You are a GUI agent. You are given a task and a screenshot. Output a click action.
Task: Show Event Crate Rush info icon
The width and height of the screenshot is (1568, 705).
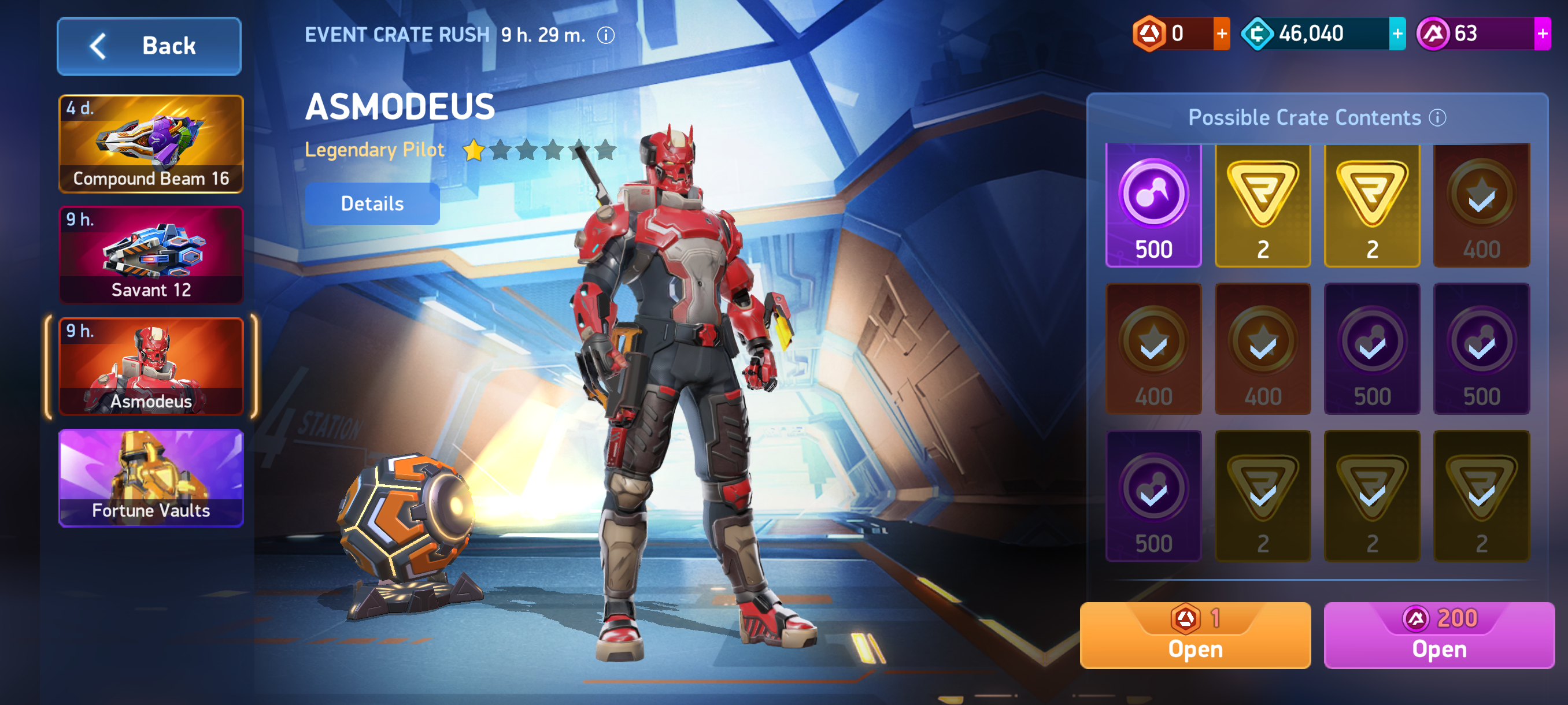point(606,35)
